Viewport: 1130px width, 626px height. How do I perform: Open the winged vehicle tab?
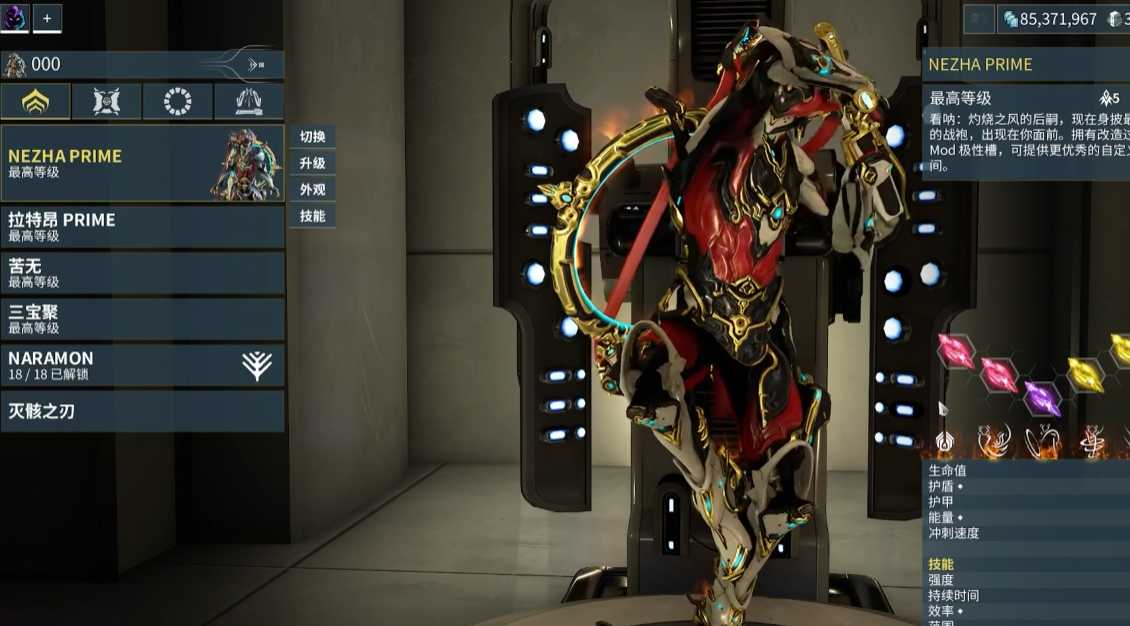[248, 101]
